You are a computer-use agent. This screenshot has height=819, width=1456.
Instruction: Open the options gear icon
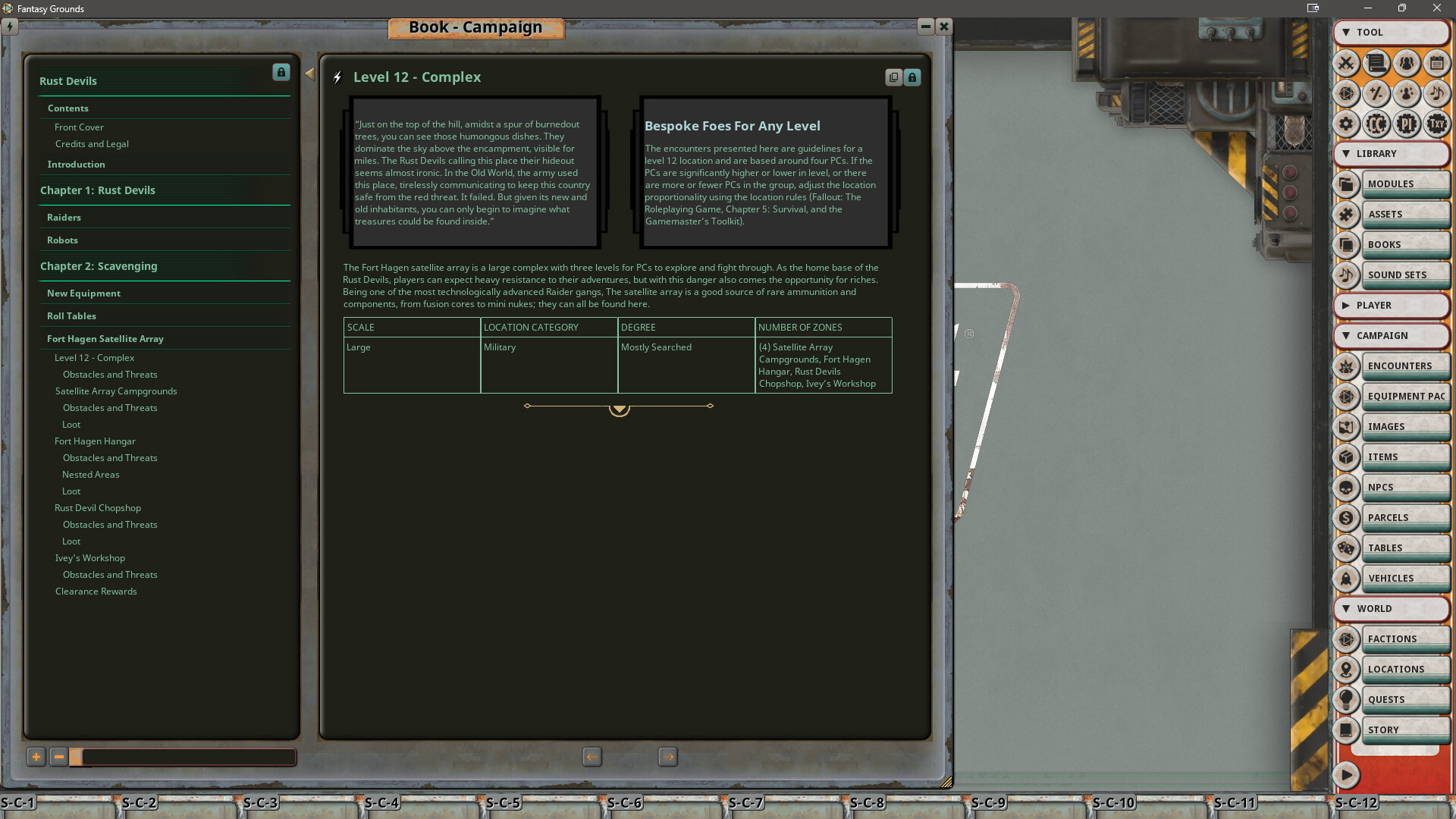click(1347, 124)
